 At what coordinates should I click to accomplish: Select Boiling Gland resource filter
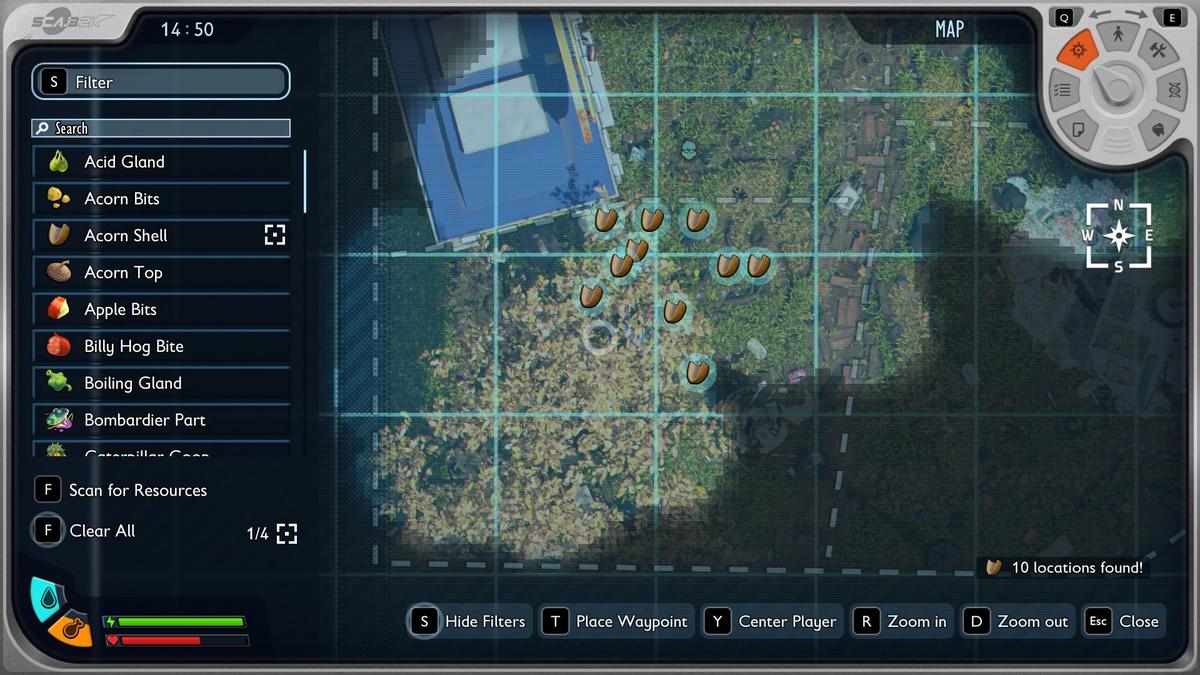coord(161,383)
